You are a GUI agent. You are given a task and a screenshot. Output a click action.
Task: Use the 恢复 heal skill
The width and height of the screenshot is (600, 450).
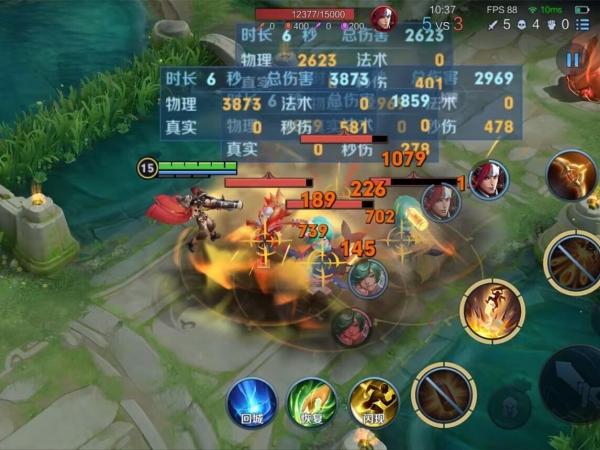(x=312, y=403)
